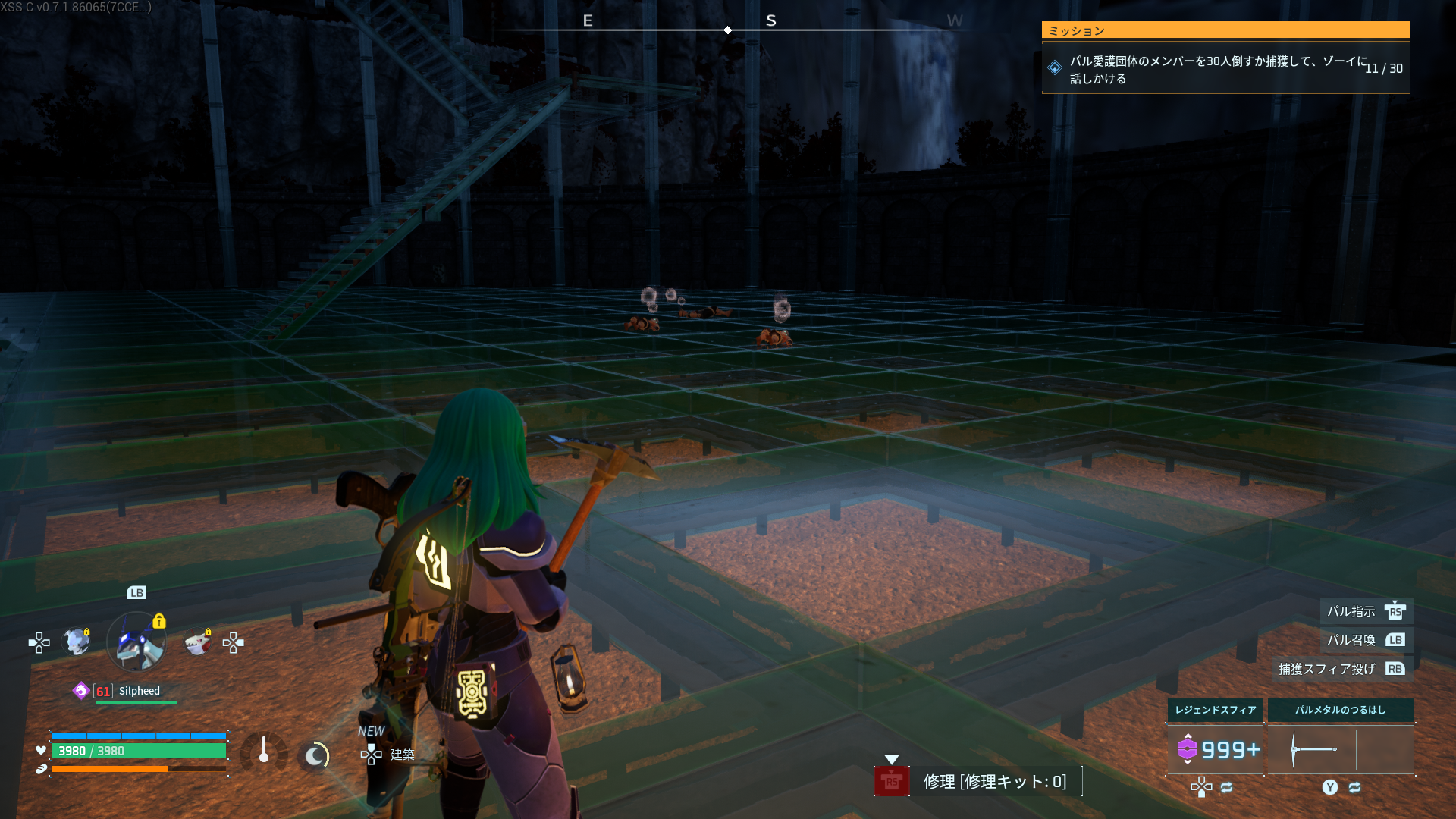1456x819 pixels.
Task: Click the moon night-time indicator icon
Action: 315,755
